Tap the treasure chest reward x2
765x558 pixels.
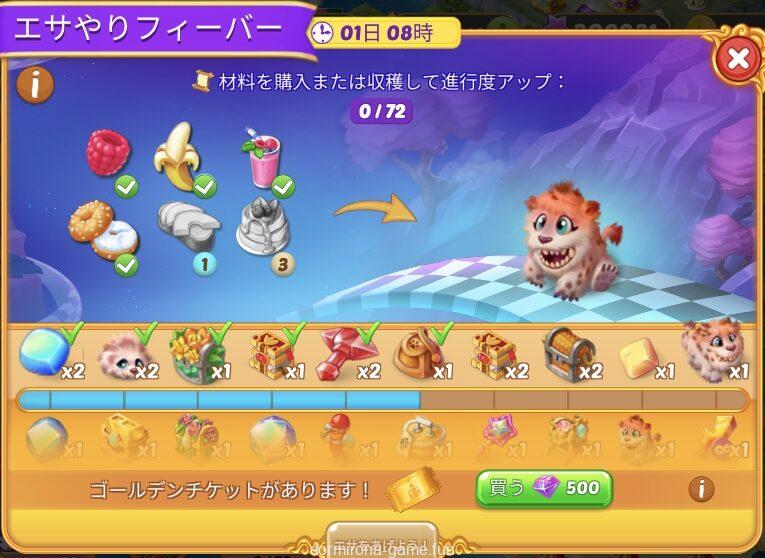click(x=568, y=354)
